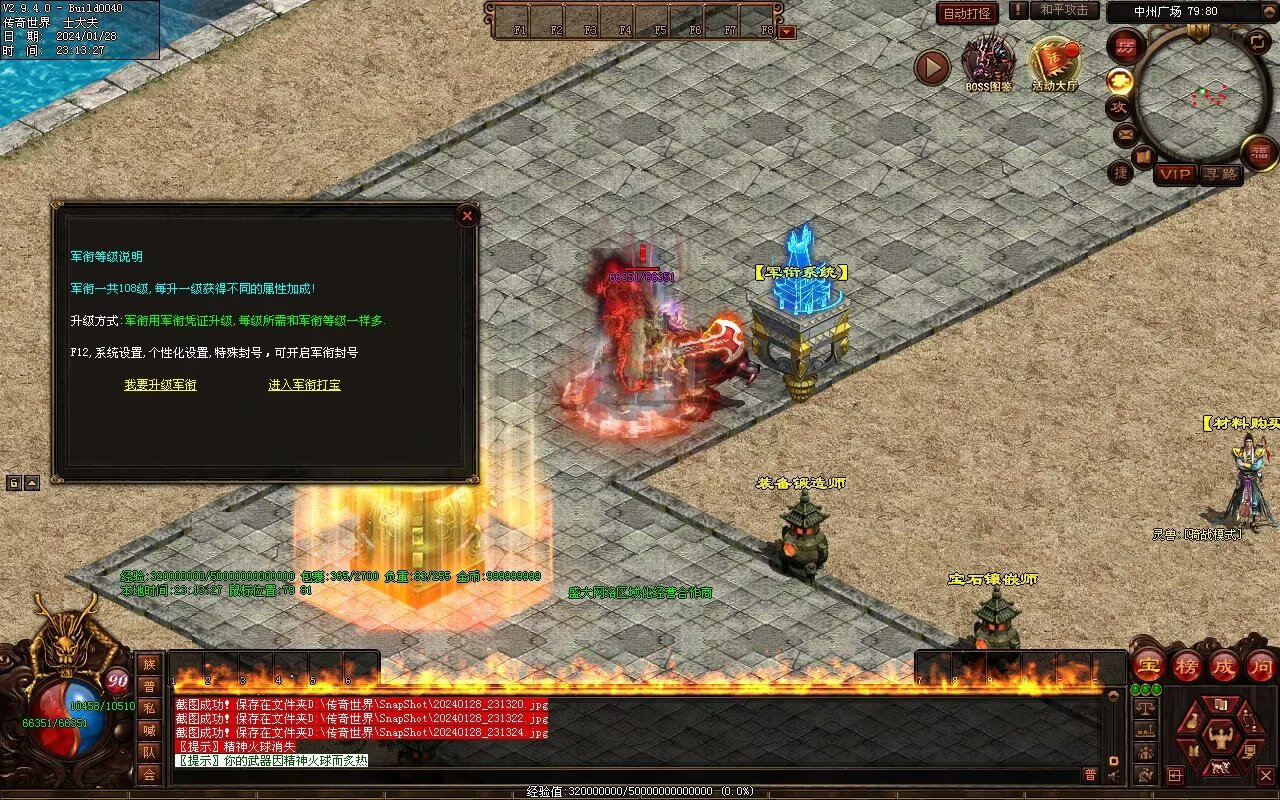Switch to the 私 private chat channel

pyautogui.click(x=149, y=708)
